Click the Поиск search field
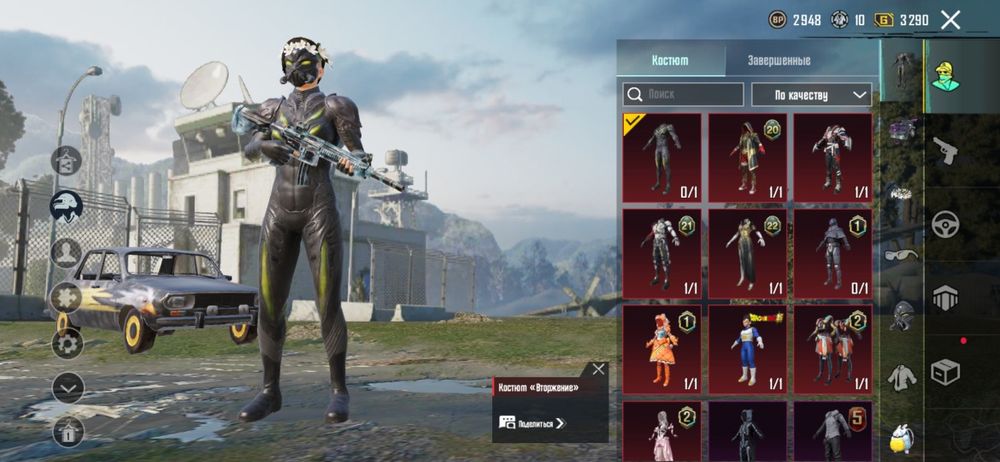Image resolution: width=1000 pixels, height=462 pixels. pyautogui.click(x=684, y=94)
